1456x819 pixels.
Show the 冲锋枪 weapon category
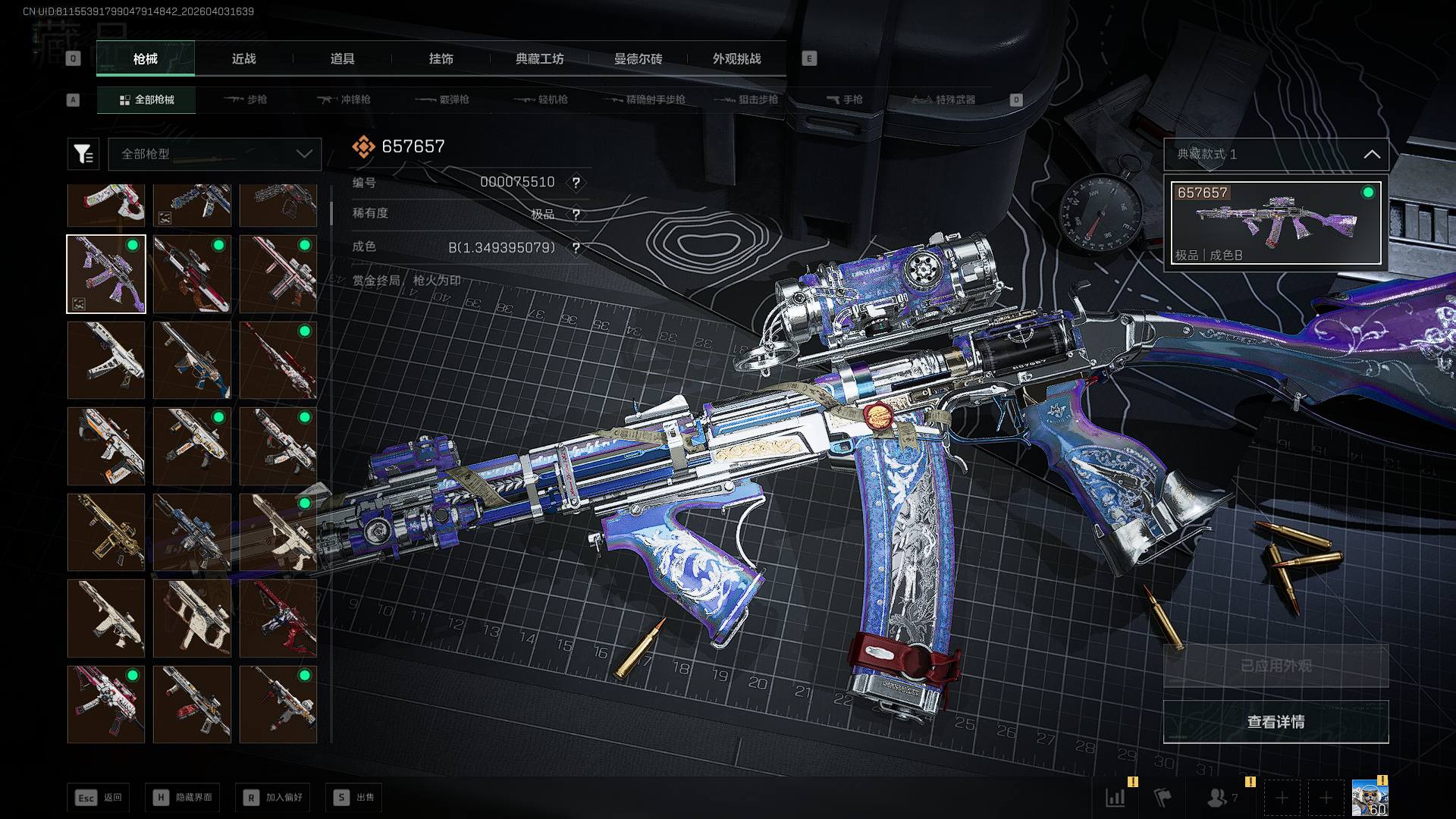(x=344, y=99)
